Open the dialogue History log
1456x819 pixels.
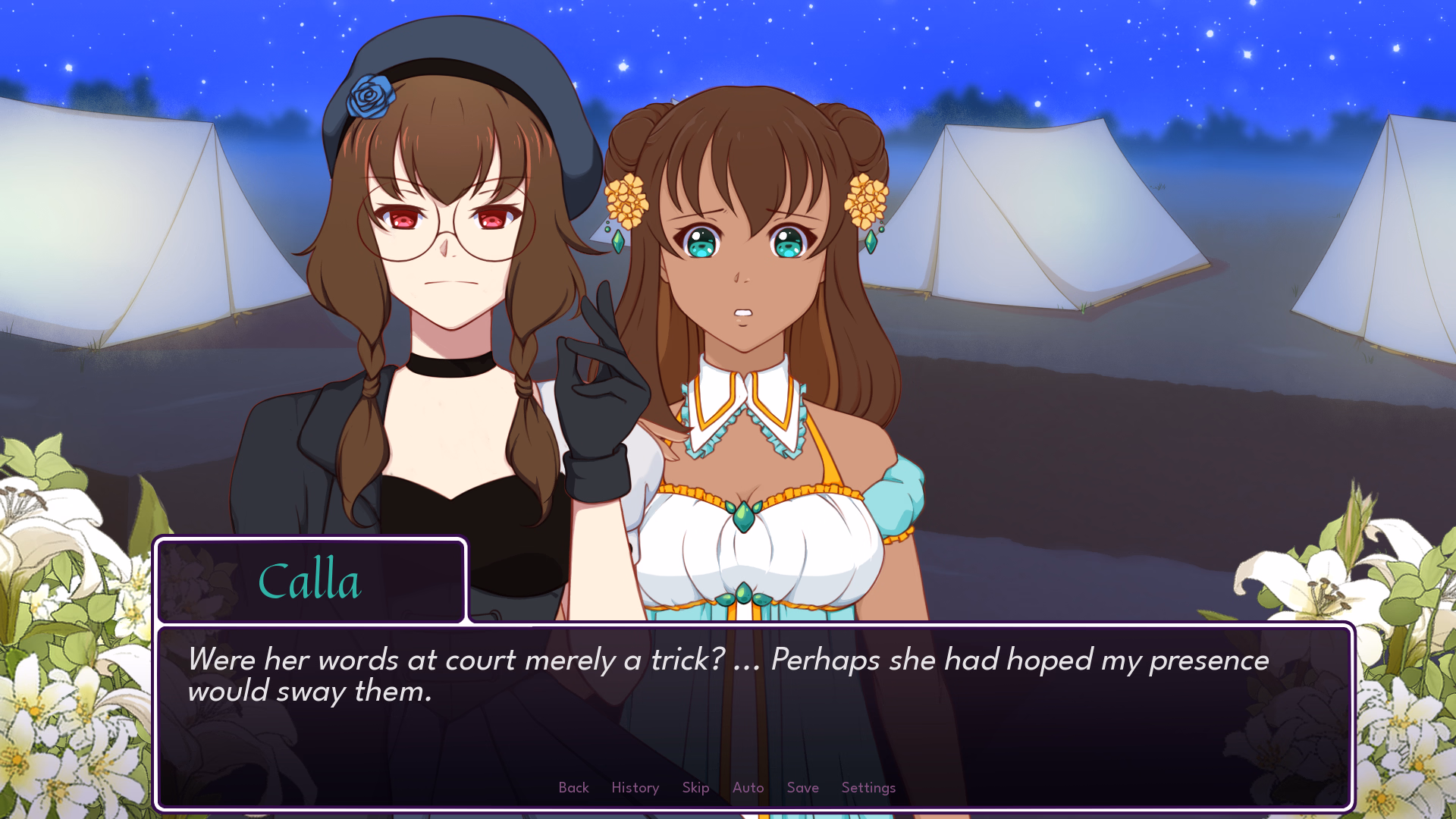tap(635, 788)
